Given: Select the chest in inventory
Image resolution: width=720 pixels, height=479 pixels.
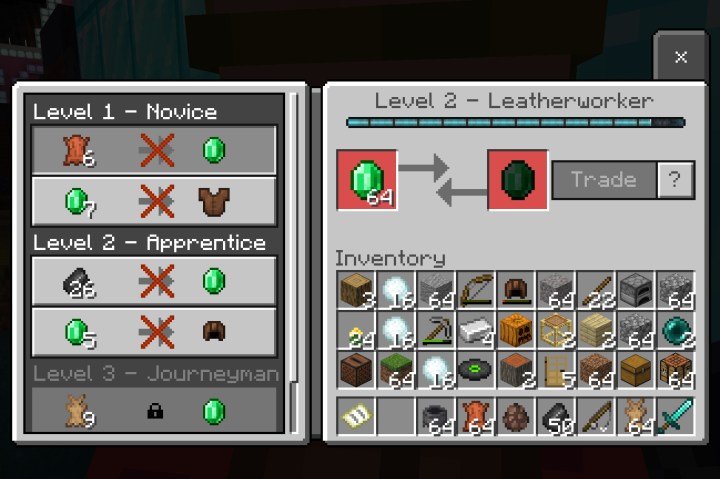Looking at the screenshot, I should pos(635,371).
